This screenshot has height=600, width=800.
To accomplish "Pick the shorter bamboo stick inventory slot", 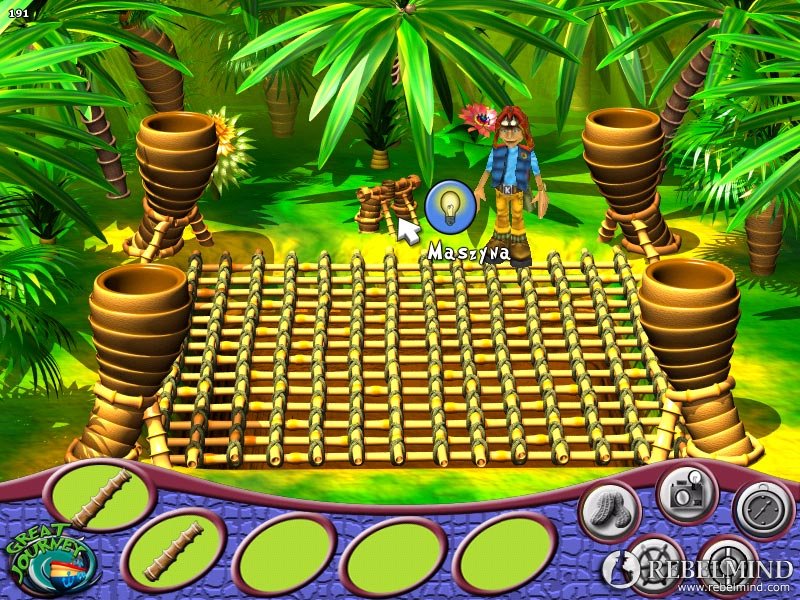I will pos(174,550).
